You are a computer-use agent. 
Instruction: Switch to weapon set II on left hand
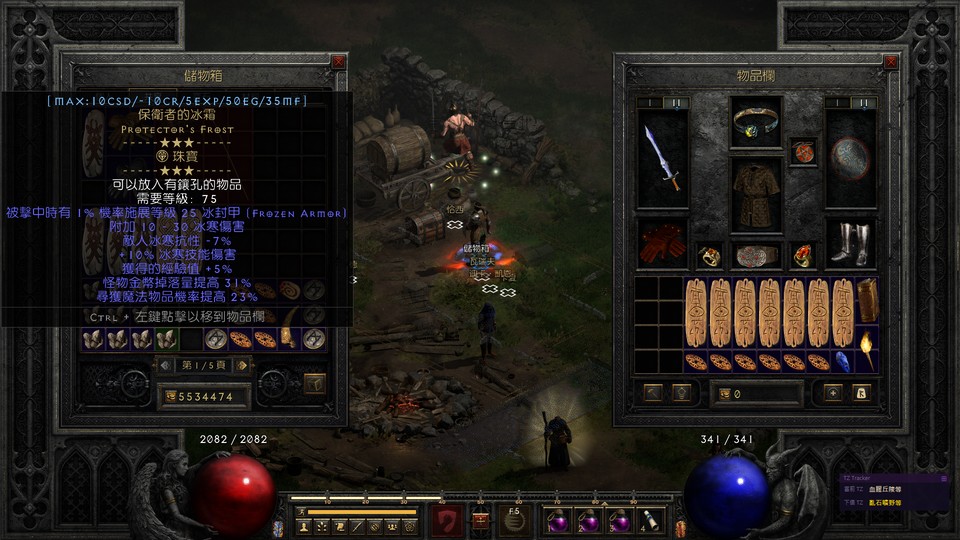click(675, 102)
